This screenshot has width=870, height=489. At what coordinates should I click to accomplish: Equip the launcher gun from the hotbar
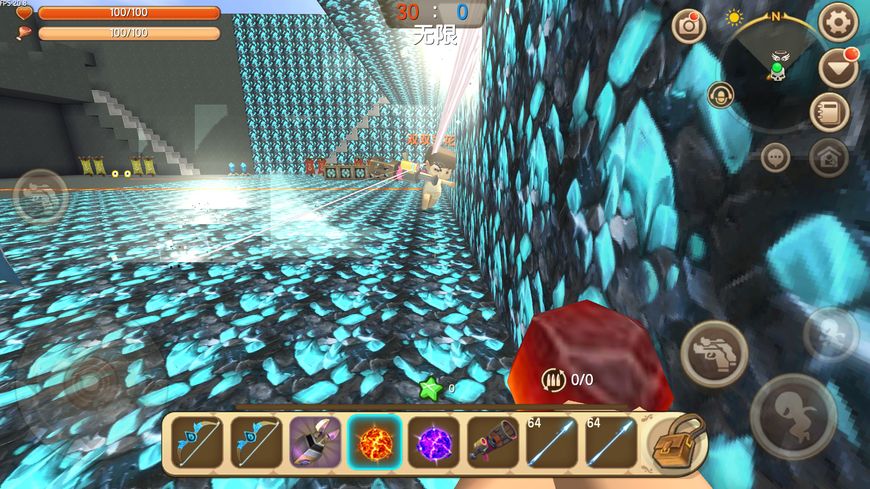(493, 442)
